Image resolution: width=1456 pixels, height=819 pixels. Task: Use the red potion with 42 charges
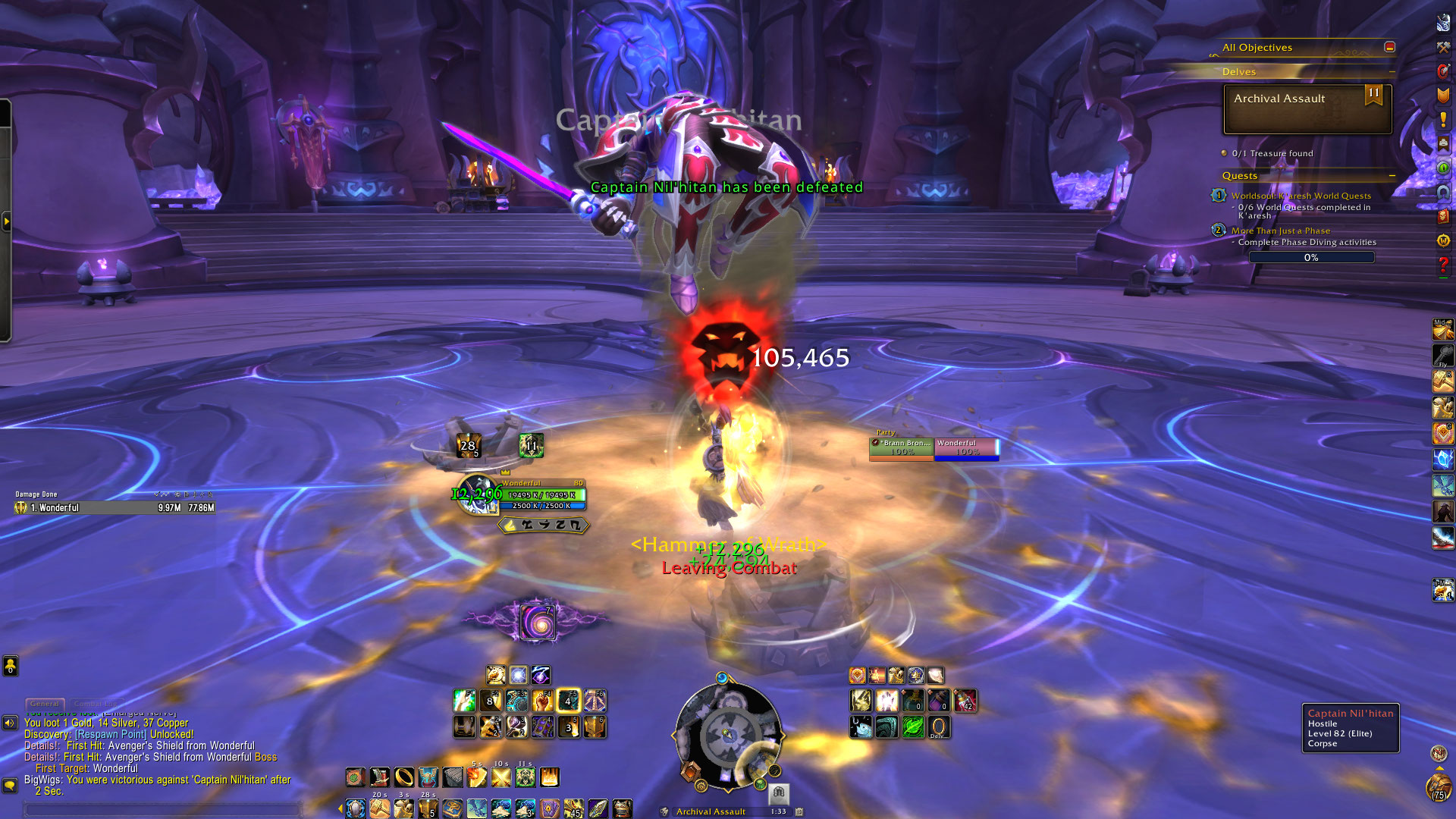pyautogui.click(x=965, y=701)
